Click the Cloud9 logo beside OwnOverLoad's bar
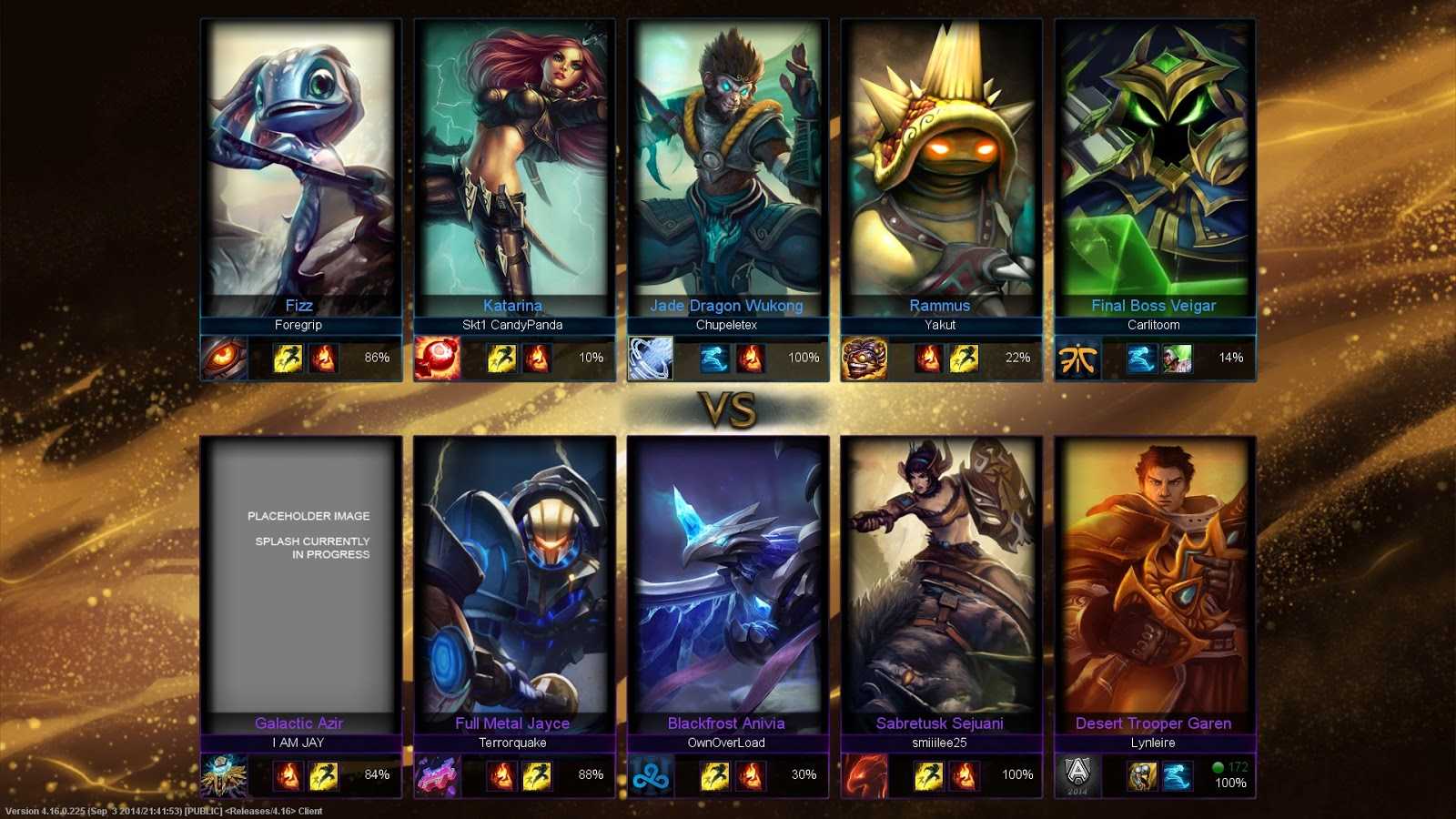Image resolution: width=1456 pixels, height=819 pixels. click(650, 776)
